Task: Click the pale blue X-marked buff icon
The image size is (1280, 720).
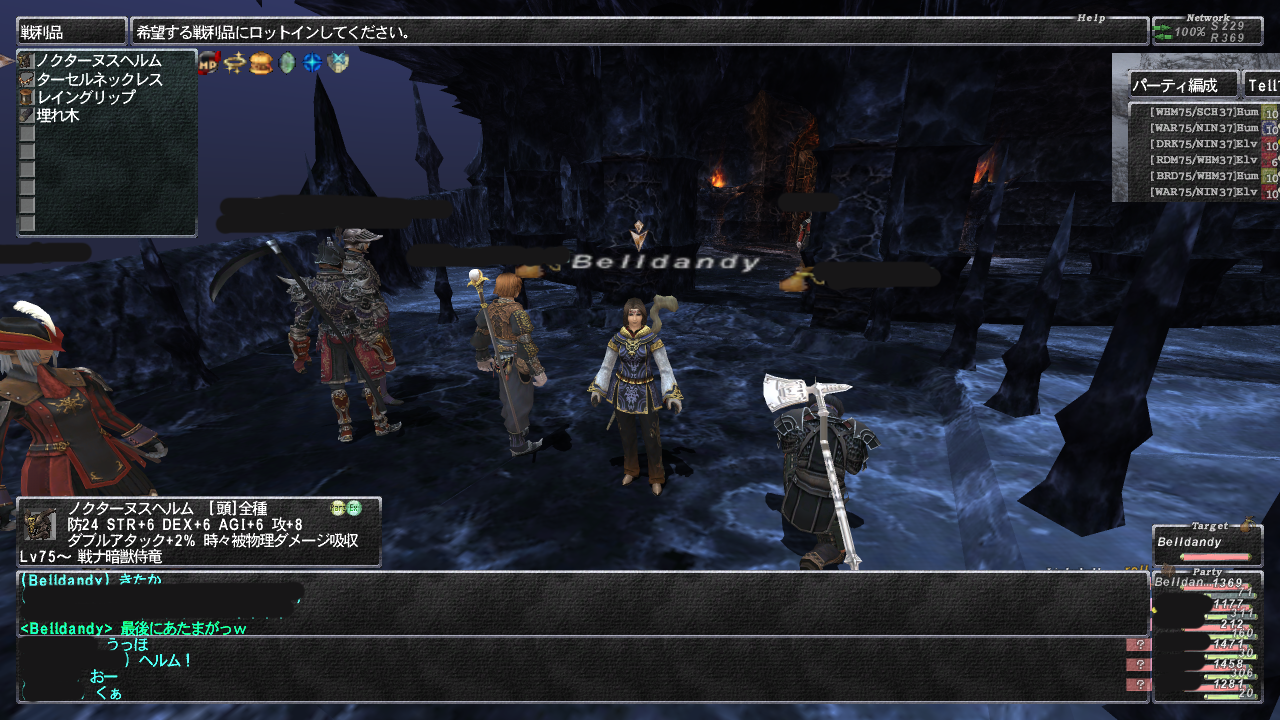Action: click(338, 63)
